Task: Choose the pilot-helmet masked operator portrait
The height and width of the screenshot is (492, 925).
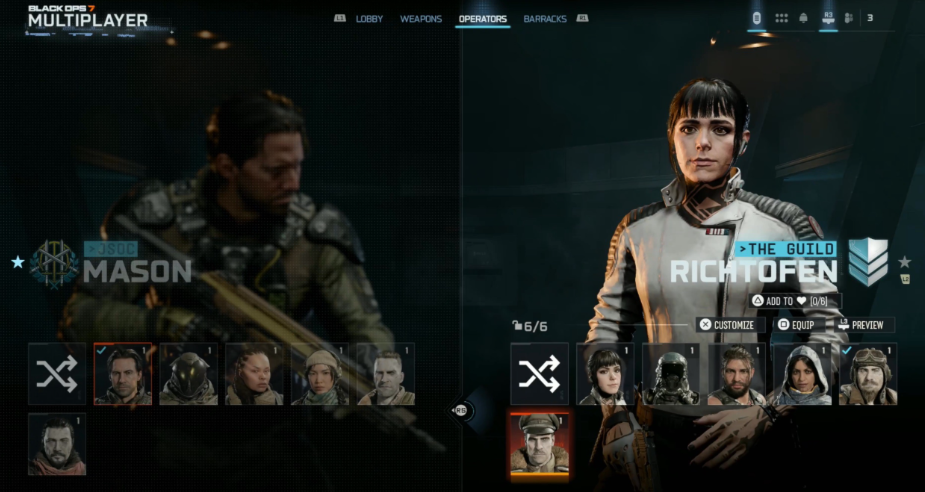Action: (671, 374)
